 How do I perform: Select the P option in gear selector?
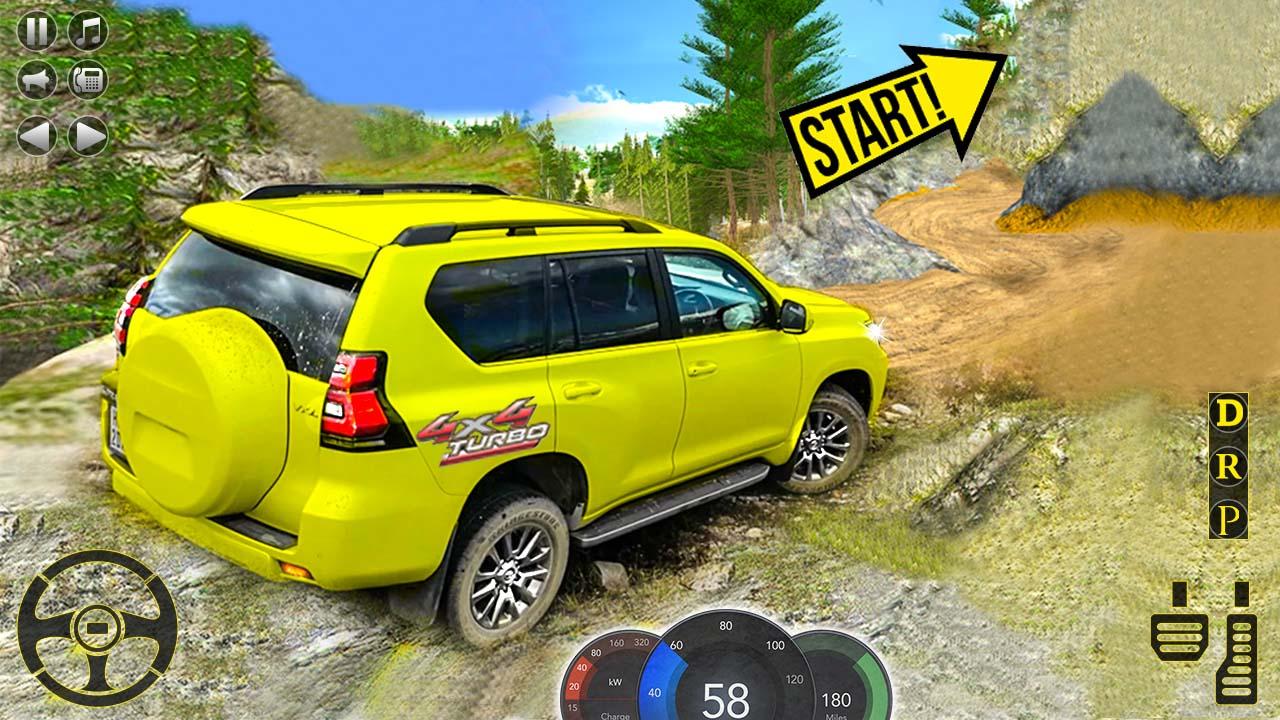[x=1226, y=519]
